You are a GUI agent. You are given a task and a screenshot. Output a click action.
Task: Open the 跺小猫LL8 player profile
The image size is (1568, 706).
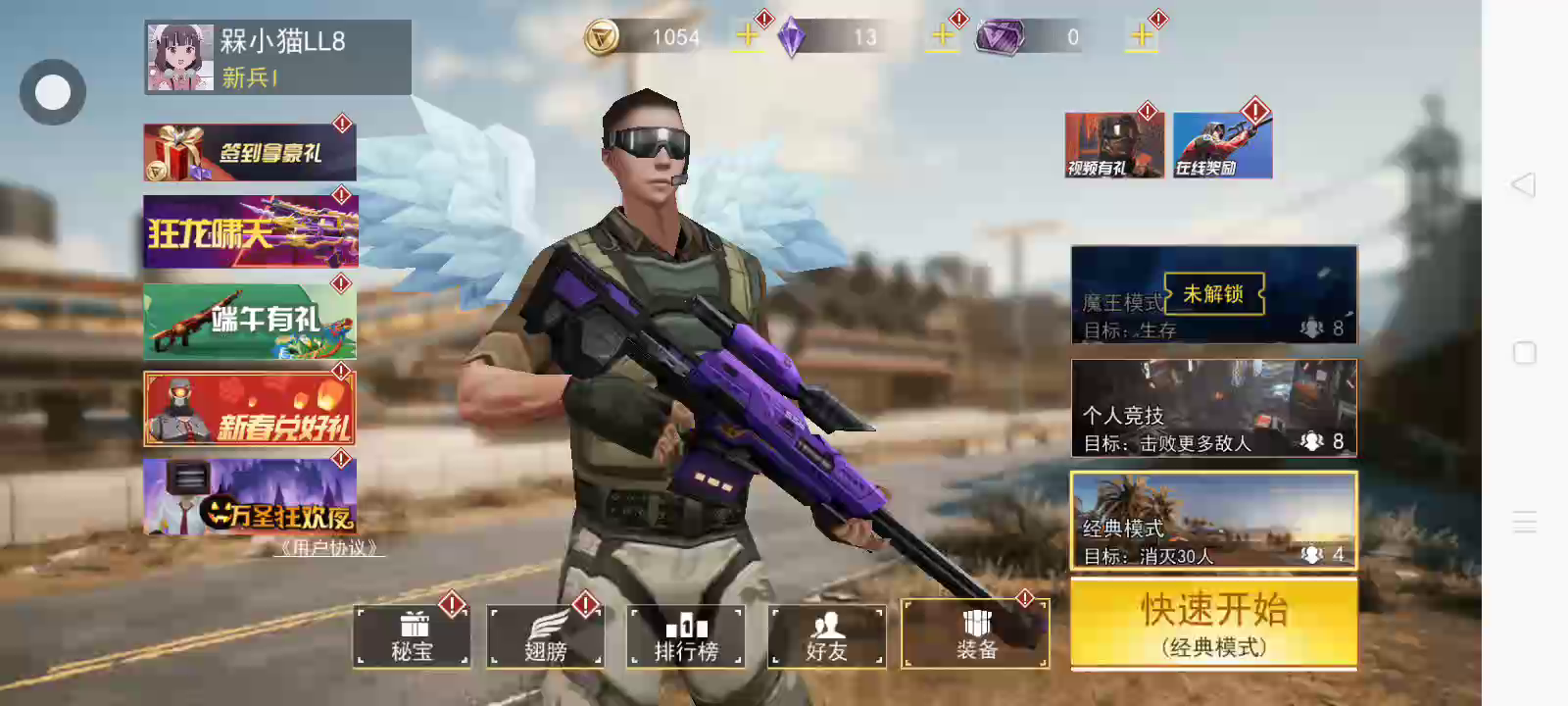[276, 58]
